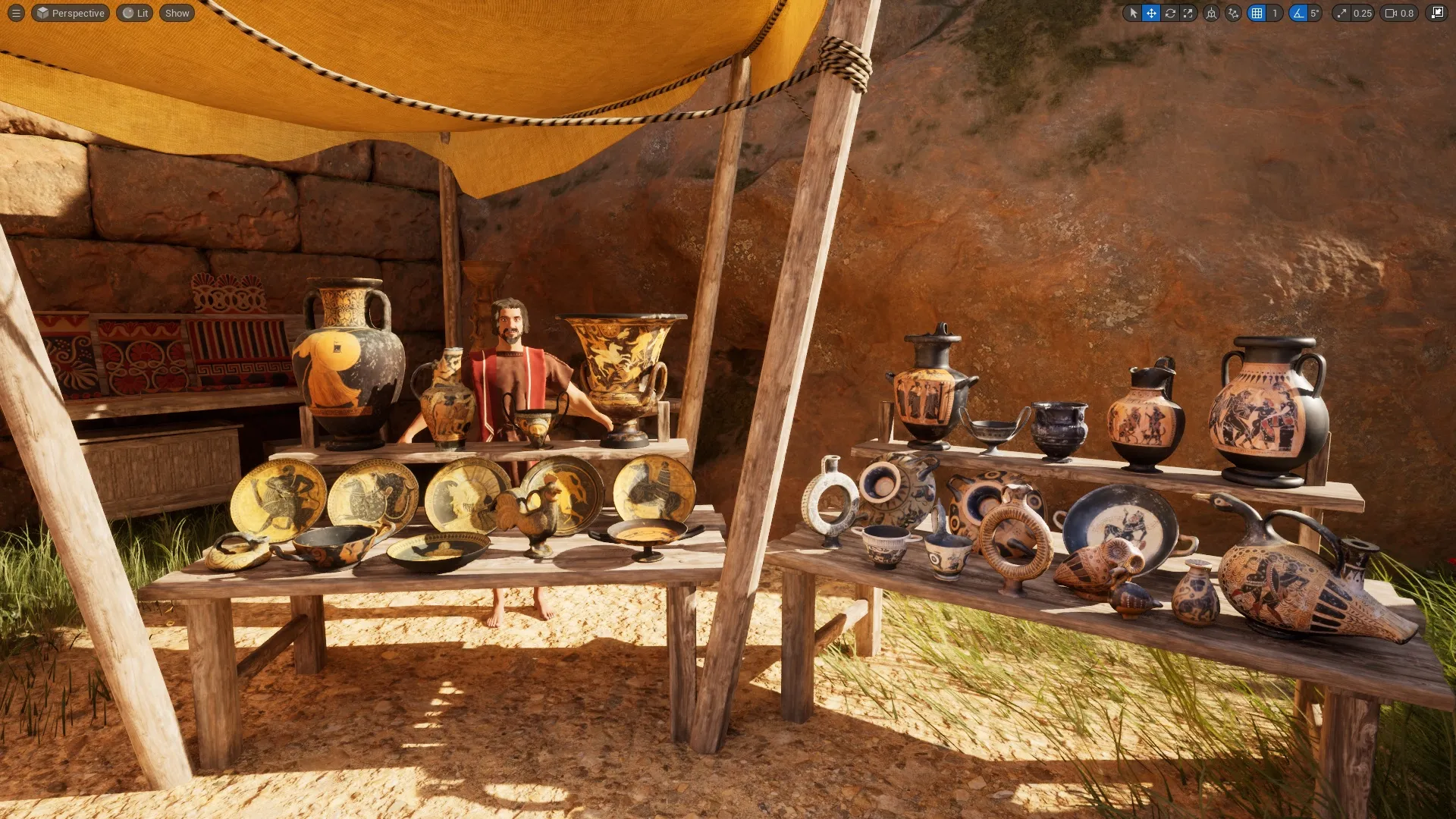Open the Perspective view dropdown
The image size is (1456, 819).
[70, 13]
